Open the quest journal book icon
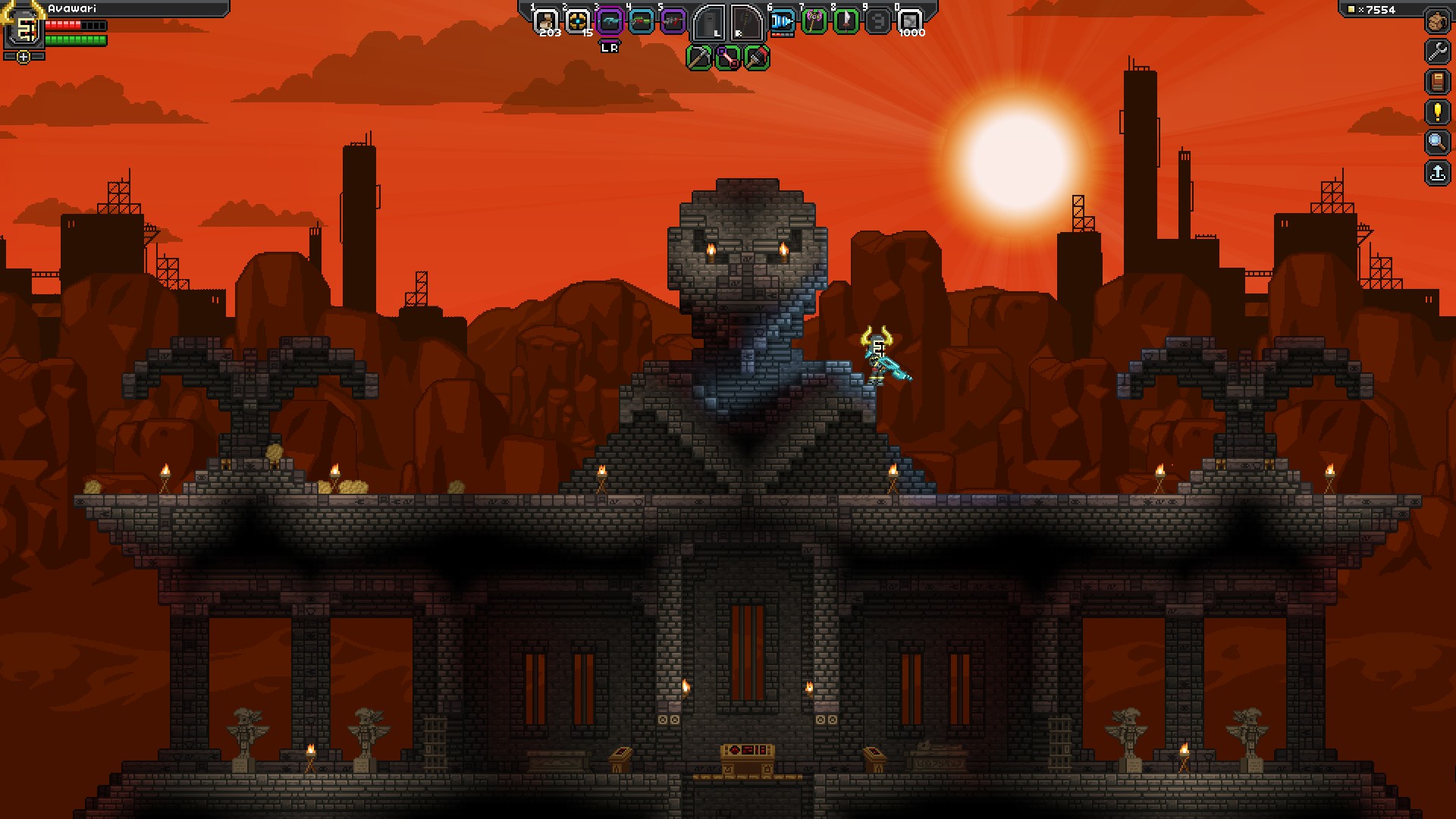This screenshot has height=819, width=1456. pos(1436,81)
